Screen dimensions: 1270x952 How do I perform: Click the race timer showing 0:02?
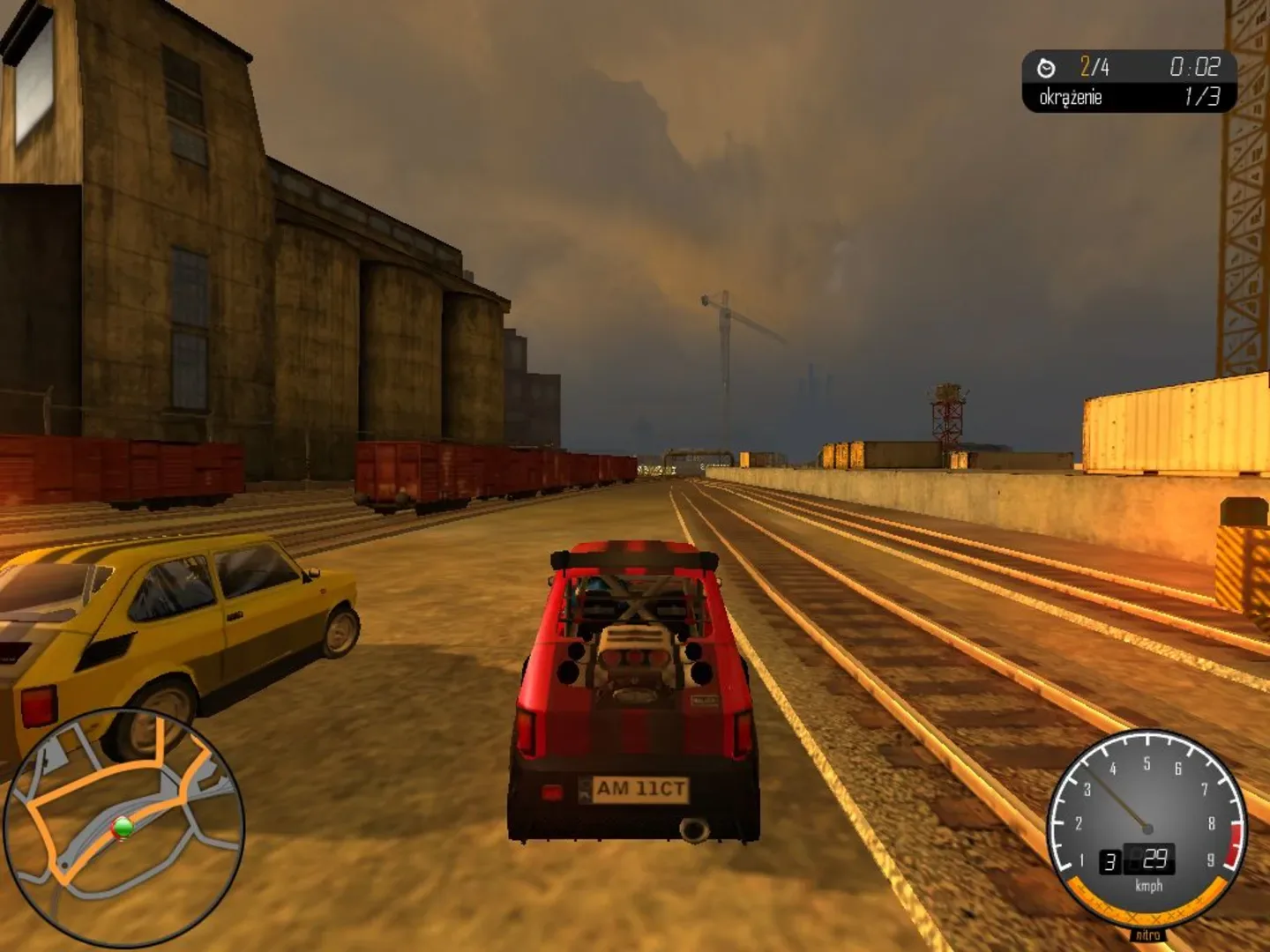(x=1196, y=64)
